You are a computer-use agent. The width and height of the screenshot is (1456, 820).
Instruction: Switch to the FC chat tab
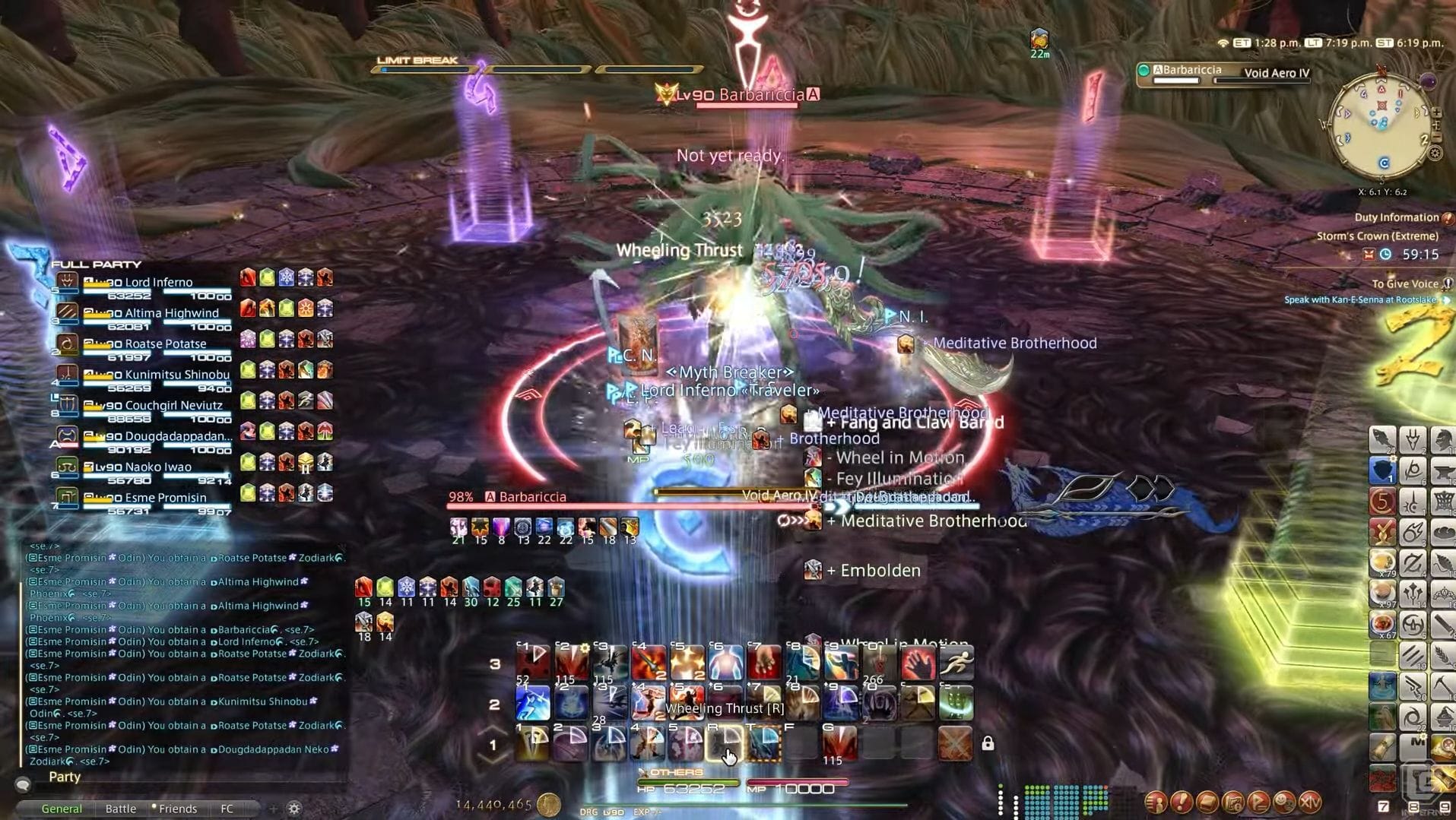point(226,808)
